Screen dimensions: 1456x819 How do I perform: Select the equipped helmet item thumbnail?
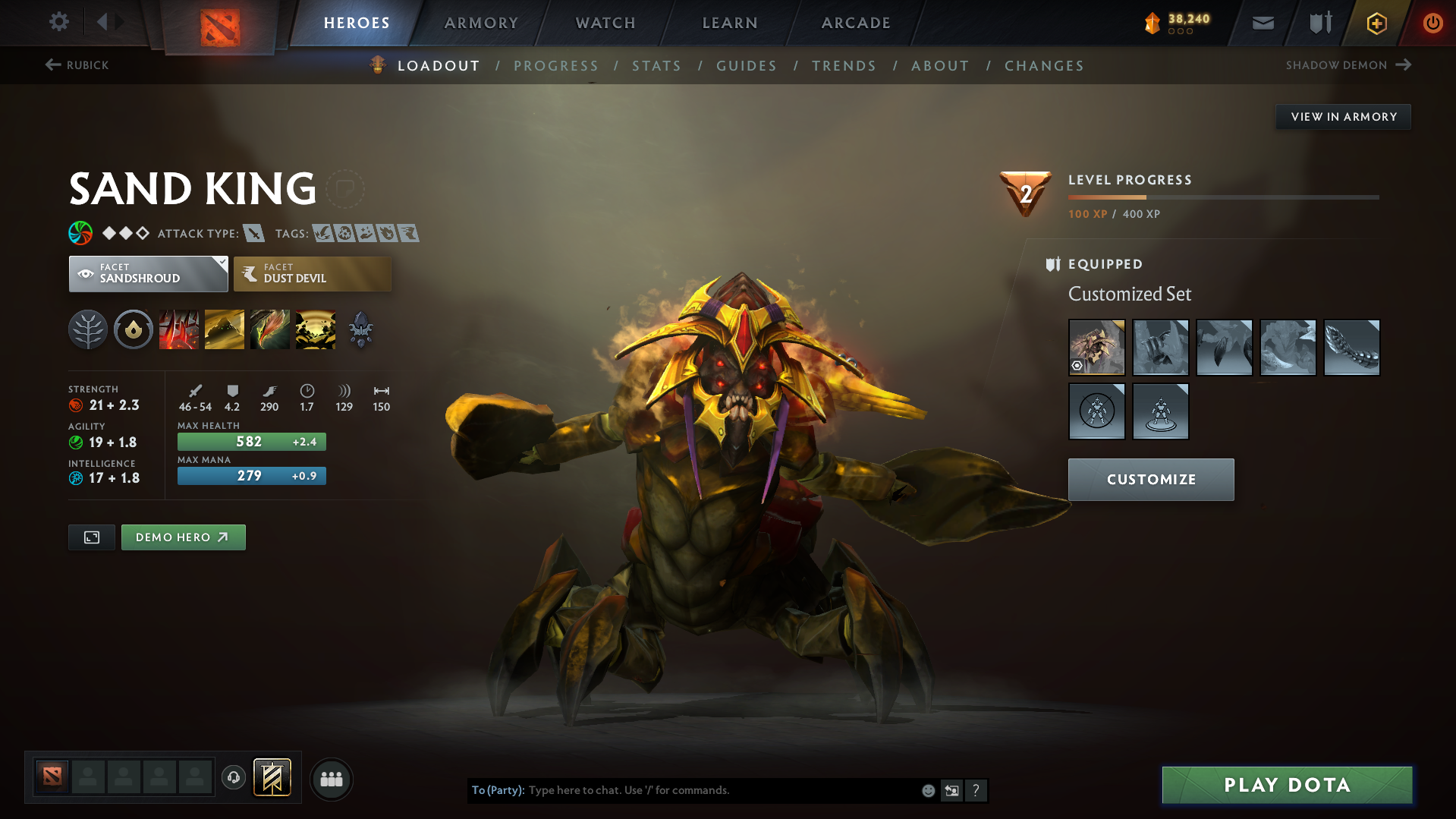click(x=1096, y=347)
